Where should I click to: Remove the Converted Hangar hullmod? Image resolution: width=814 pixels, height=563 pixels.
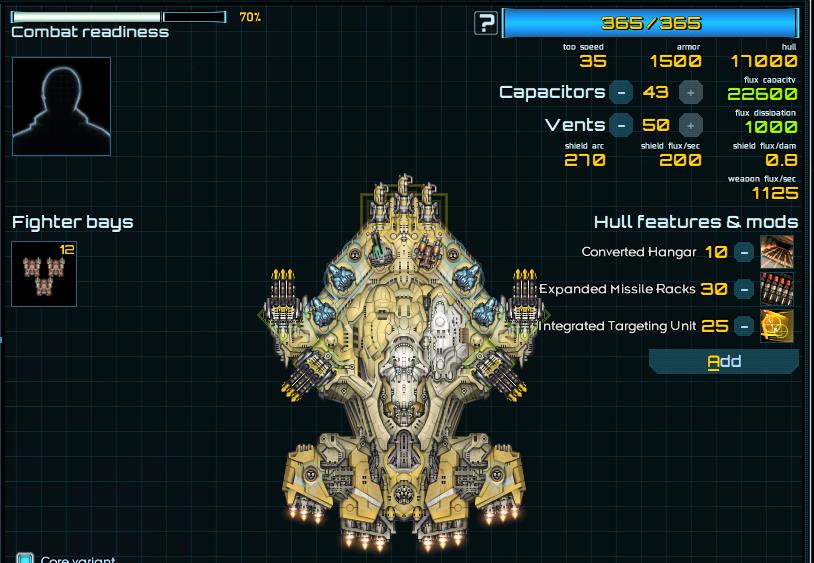coord(743,252)
